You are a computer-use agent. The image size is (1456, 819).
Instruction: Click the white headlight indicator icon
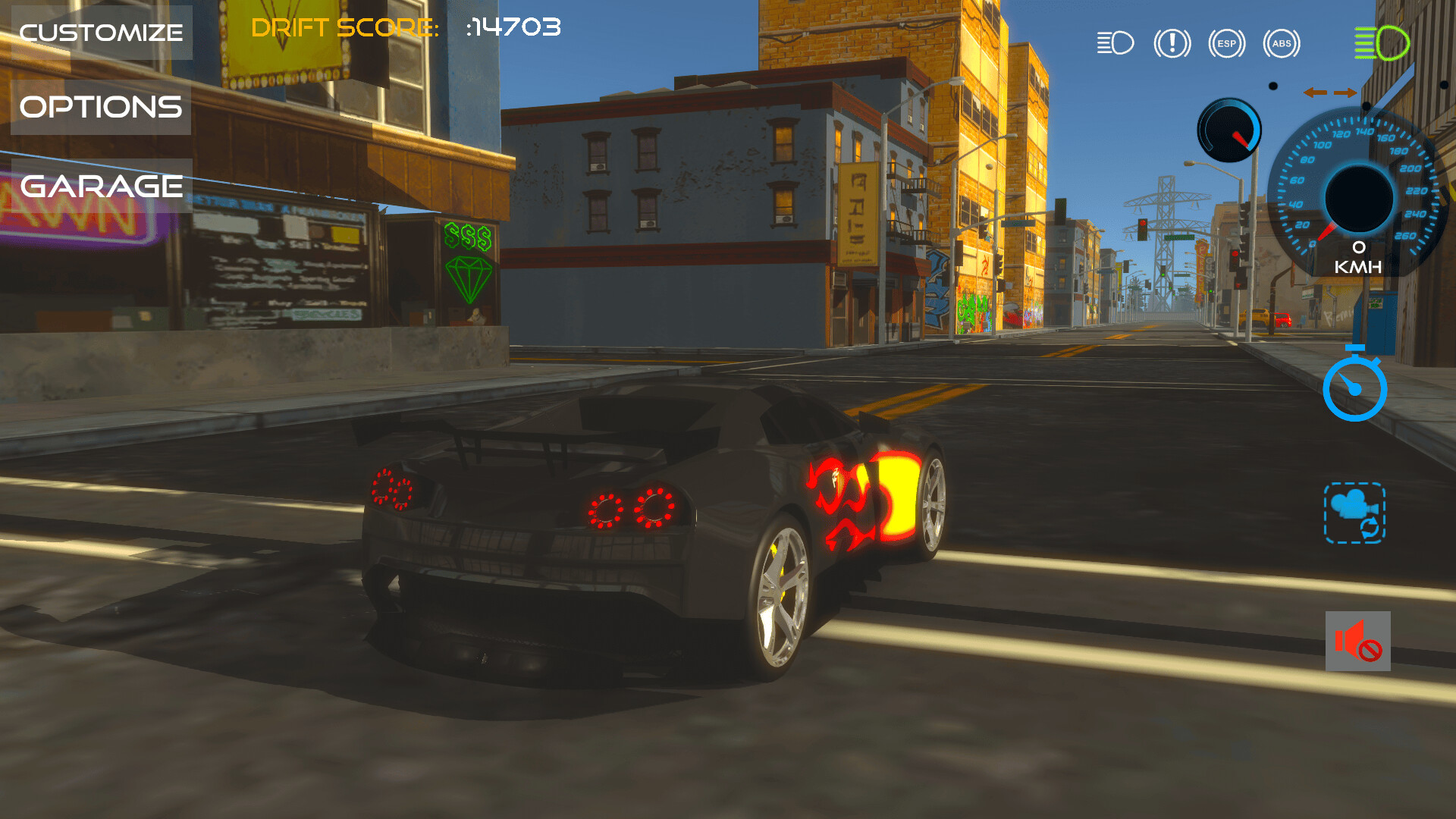pyautogui.click(x=1115, y=43)
